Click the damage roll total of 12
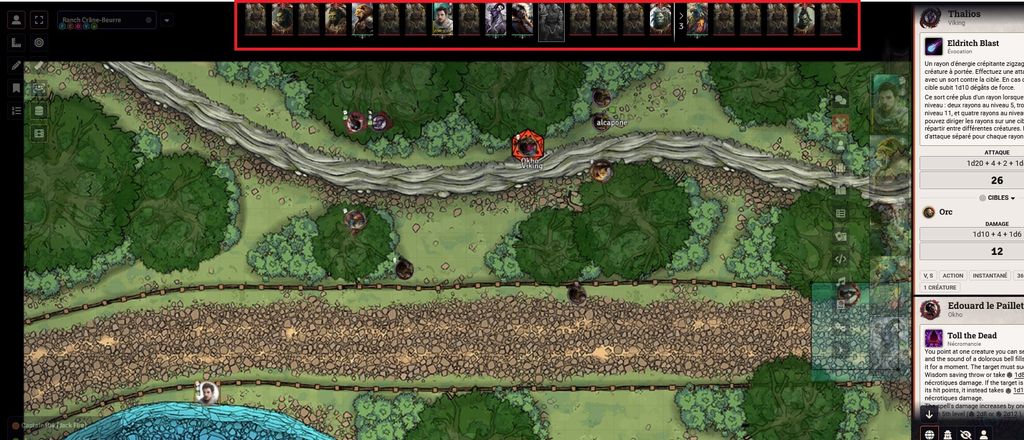This screenshot has height=440, width=1024. [996, 252]
